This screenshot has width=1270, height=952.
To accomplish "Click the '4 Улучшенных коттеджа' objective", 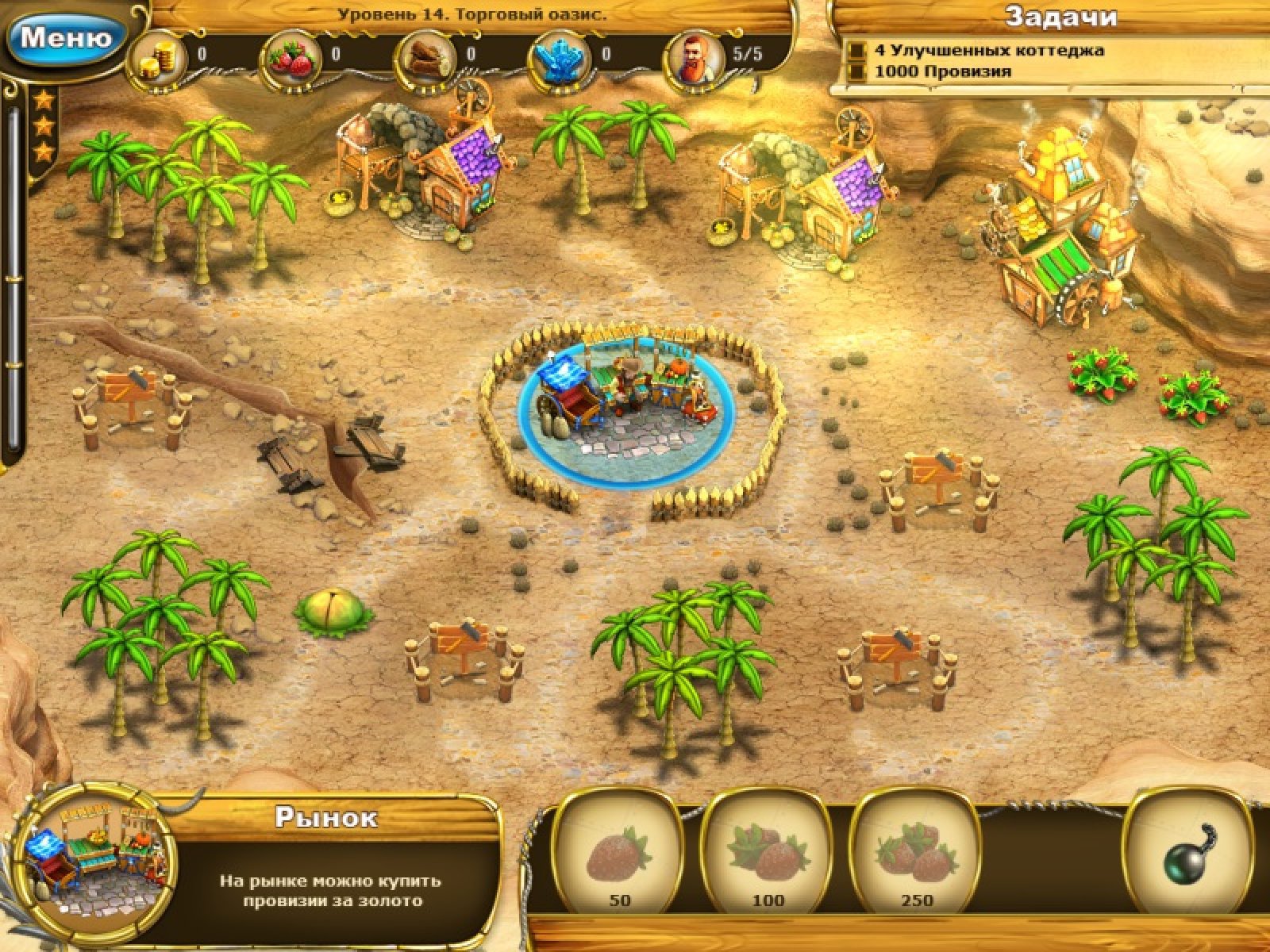I will coord(988,50).
